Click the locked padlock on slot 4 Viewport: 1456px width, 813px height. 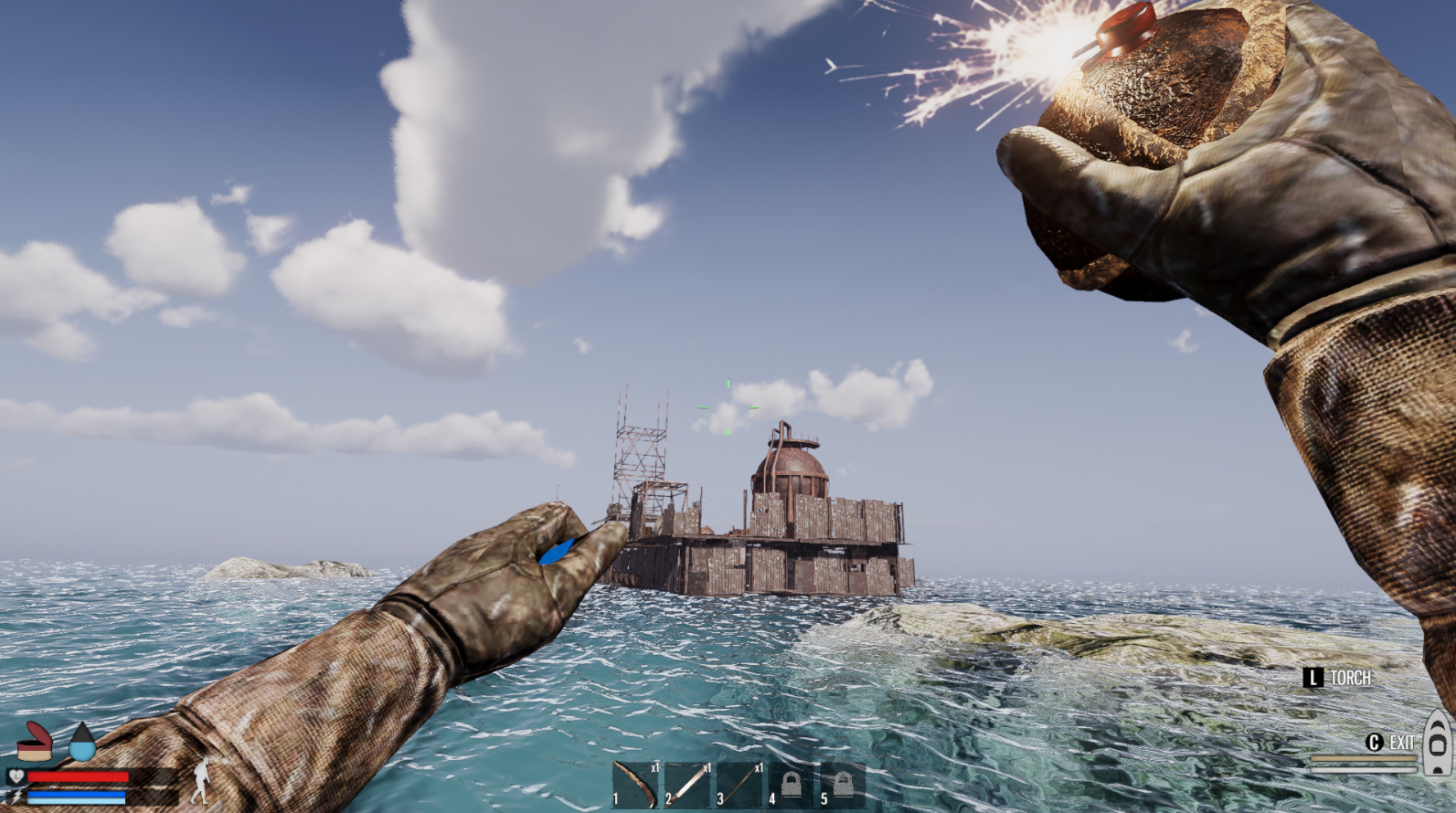[x=792, y=783]
